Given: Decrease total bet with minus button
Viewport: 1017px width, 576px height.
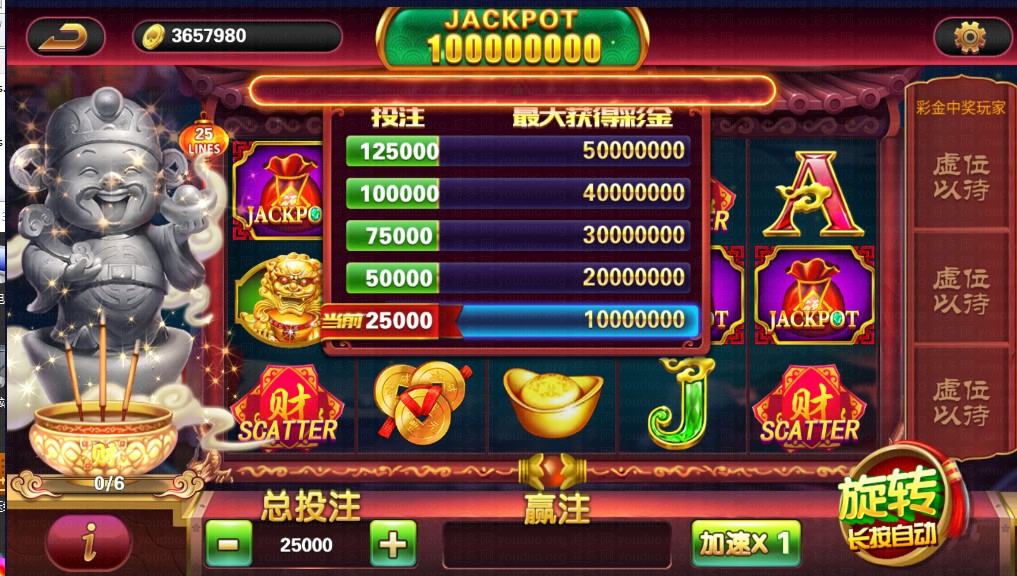Looking at the screenshot, I should 228,545.
